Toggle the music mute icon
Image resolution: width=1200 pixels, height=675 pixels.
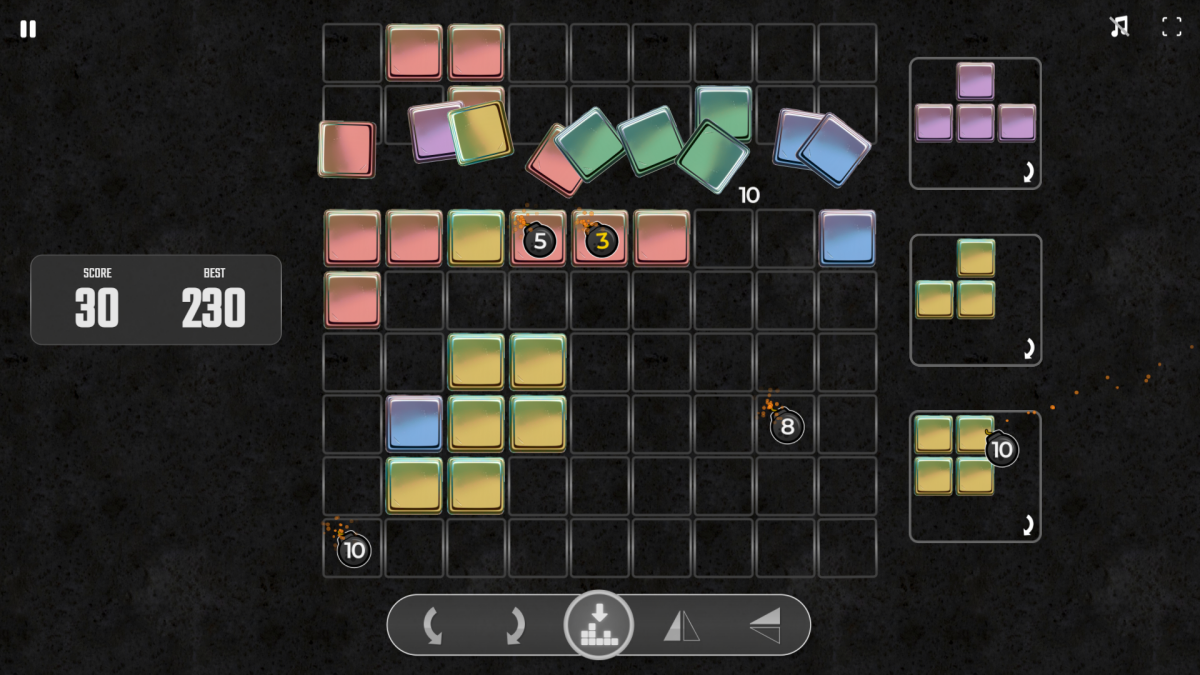[1119, 27]
